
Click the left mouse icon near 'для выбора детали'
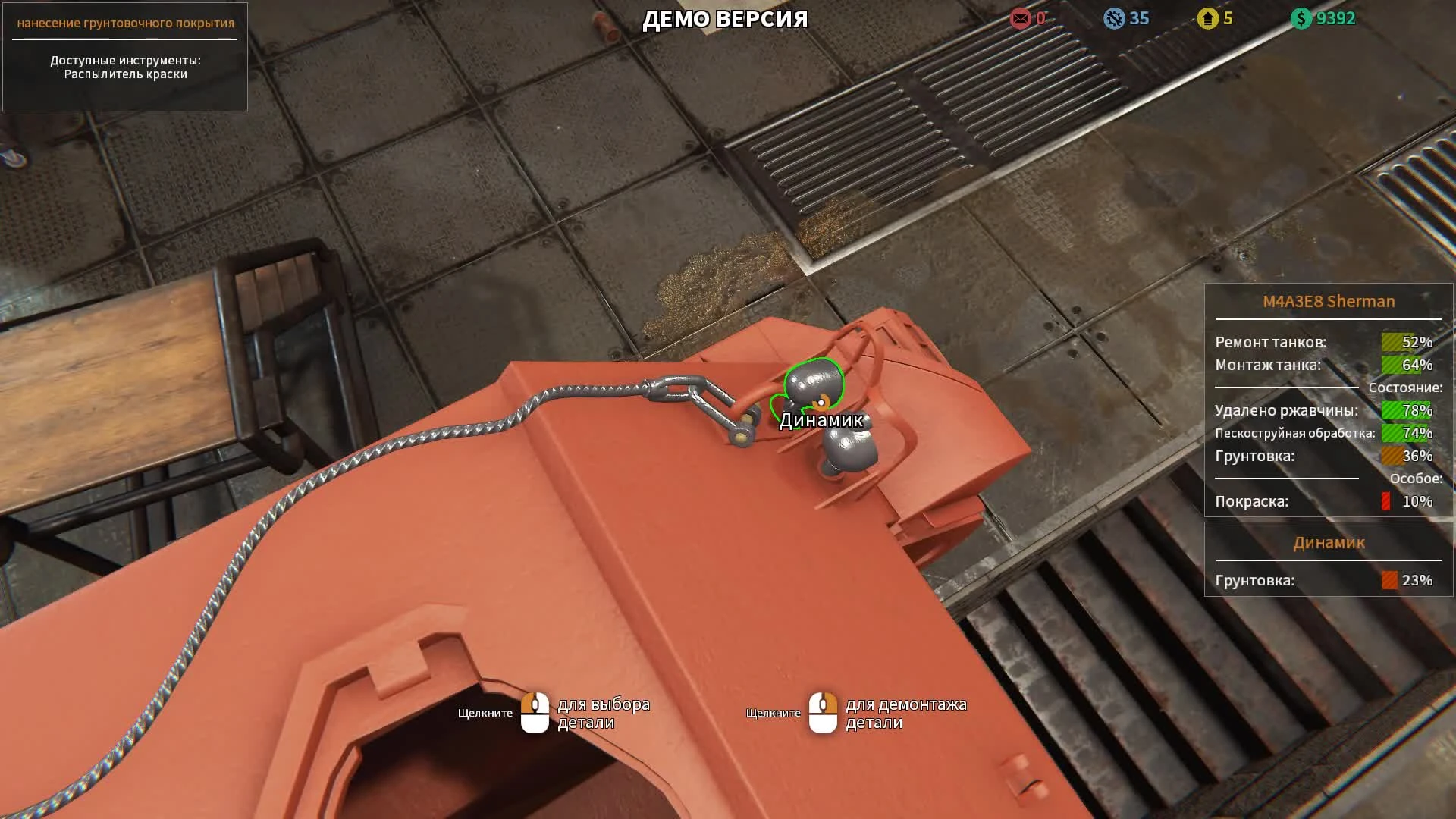pos(536,713)
